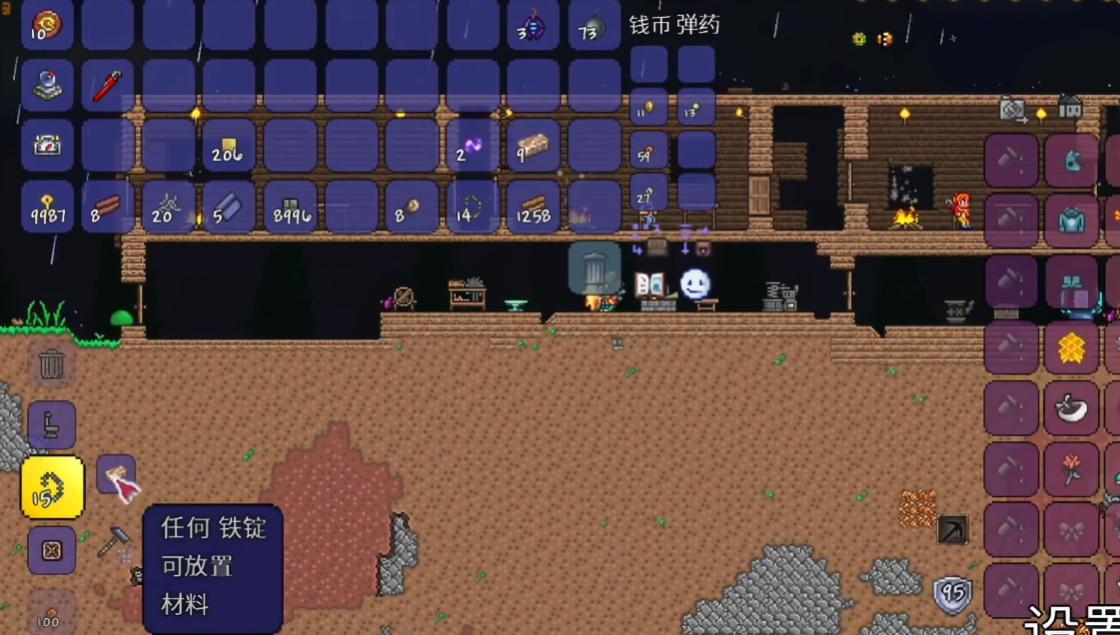
Task: Select the rope coil stack of 10
Action: point(47,25)
